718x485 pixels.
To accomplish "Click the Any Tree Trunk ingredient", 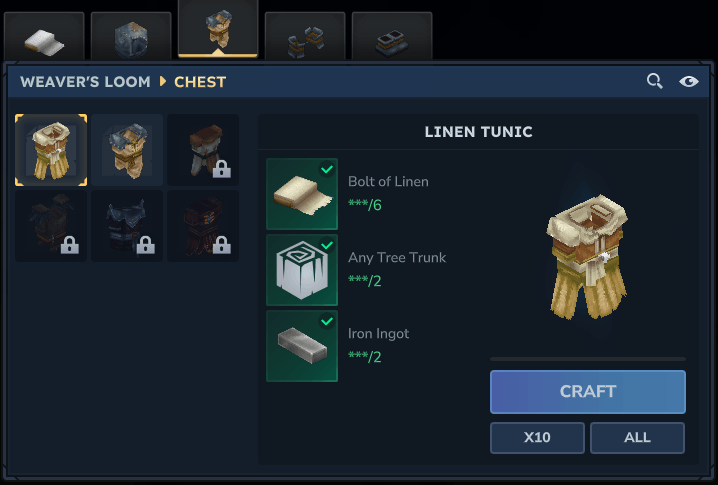I will (x=302, y=270).
